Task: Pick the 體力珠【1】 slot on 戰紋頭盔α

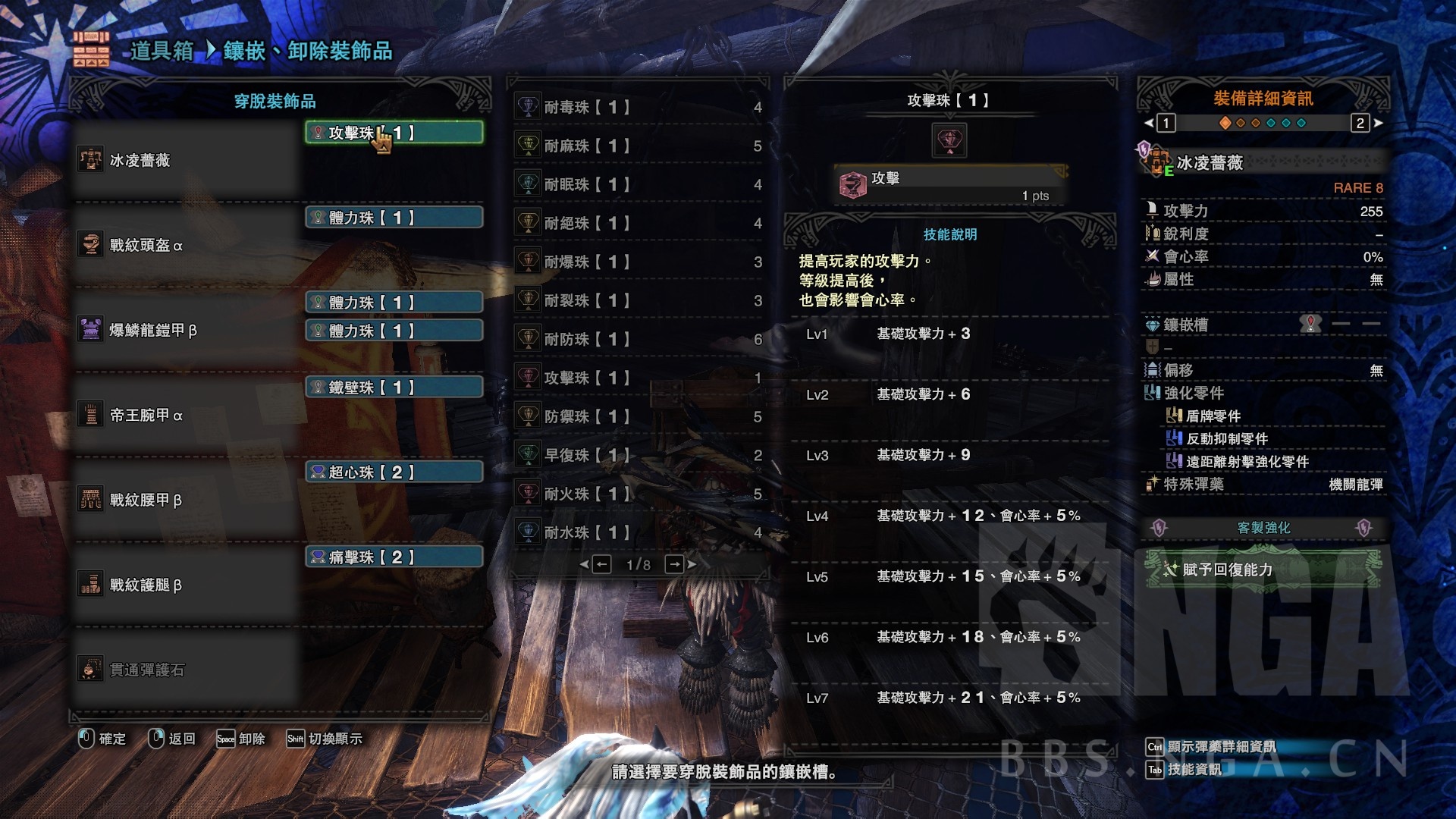Action: (394, 218)
